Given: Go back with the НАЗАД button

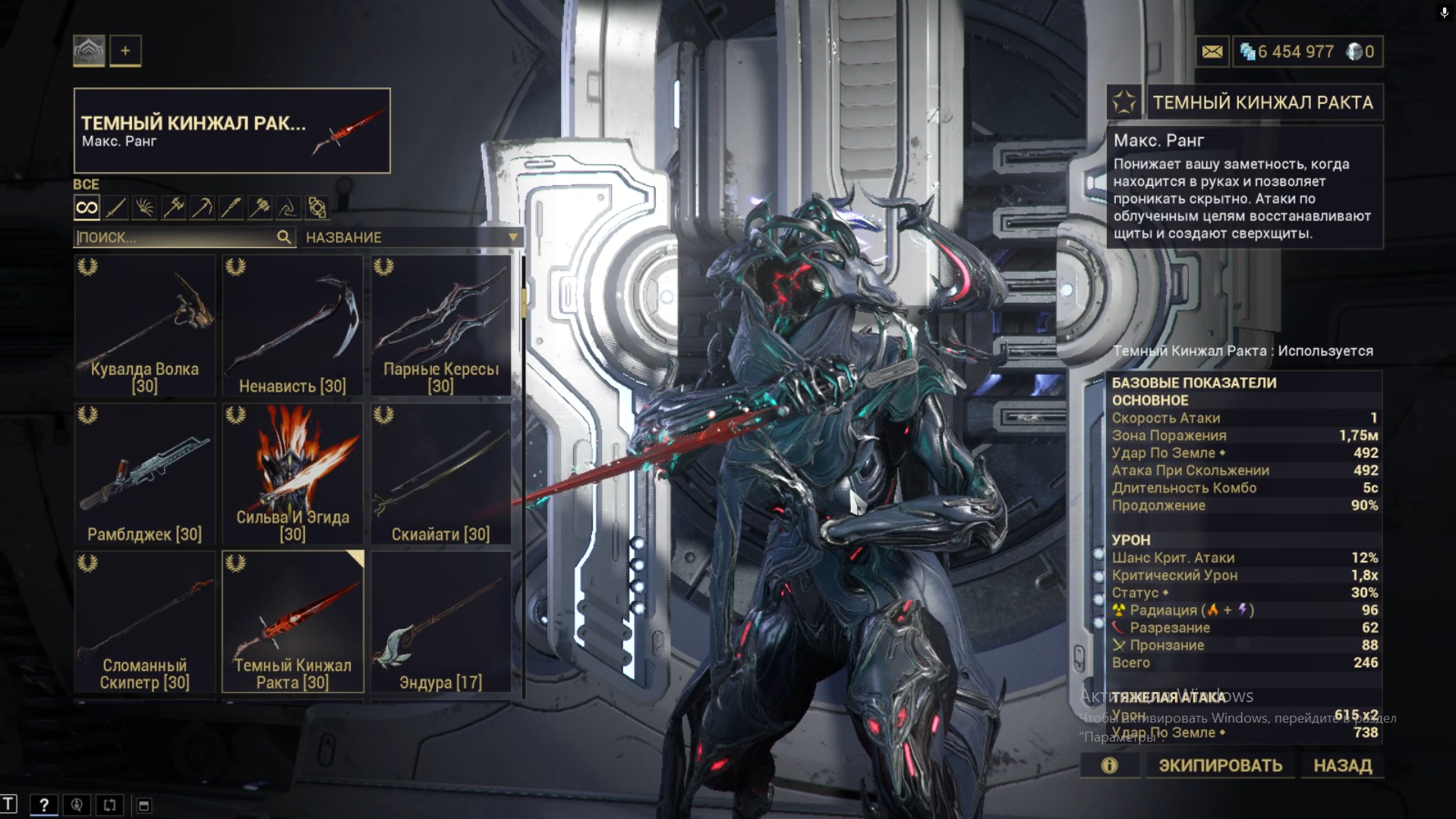Looking at the screenshot, I should (1342, 765).
